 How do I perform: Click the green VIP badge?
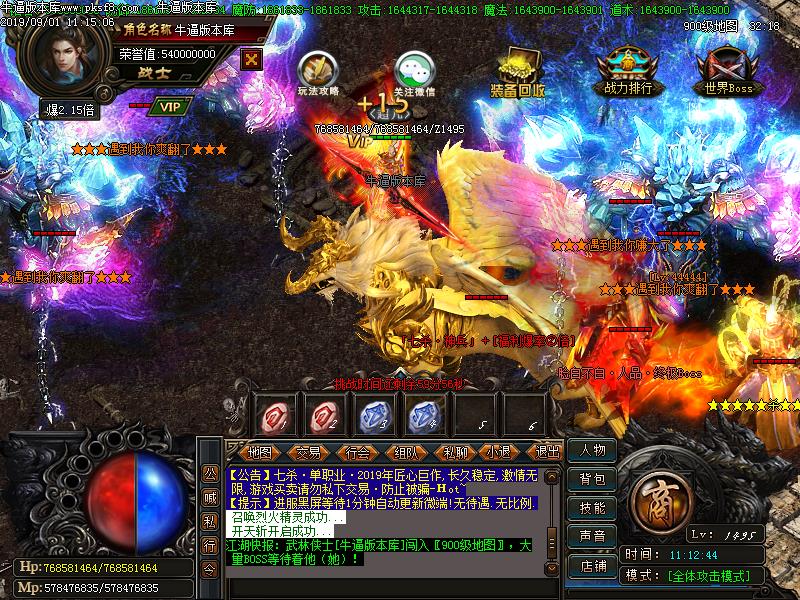(170, 105)
